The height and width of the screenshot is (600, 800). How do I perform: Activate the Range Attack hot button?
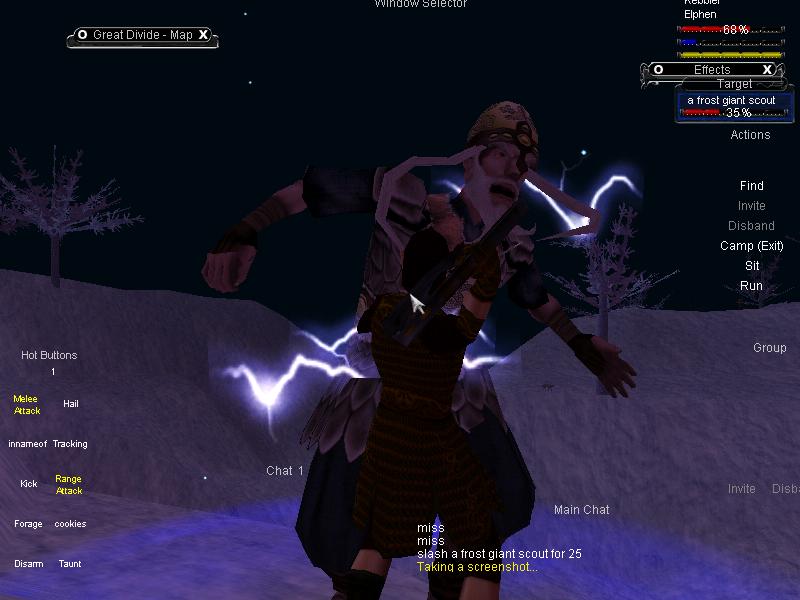point(69,485)
